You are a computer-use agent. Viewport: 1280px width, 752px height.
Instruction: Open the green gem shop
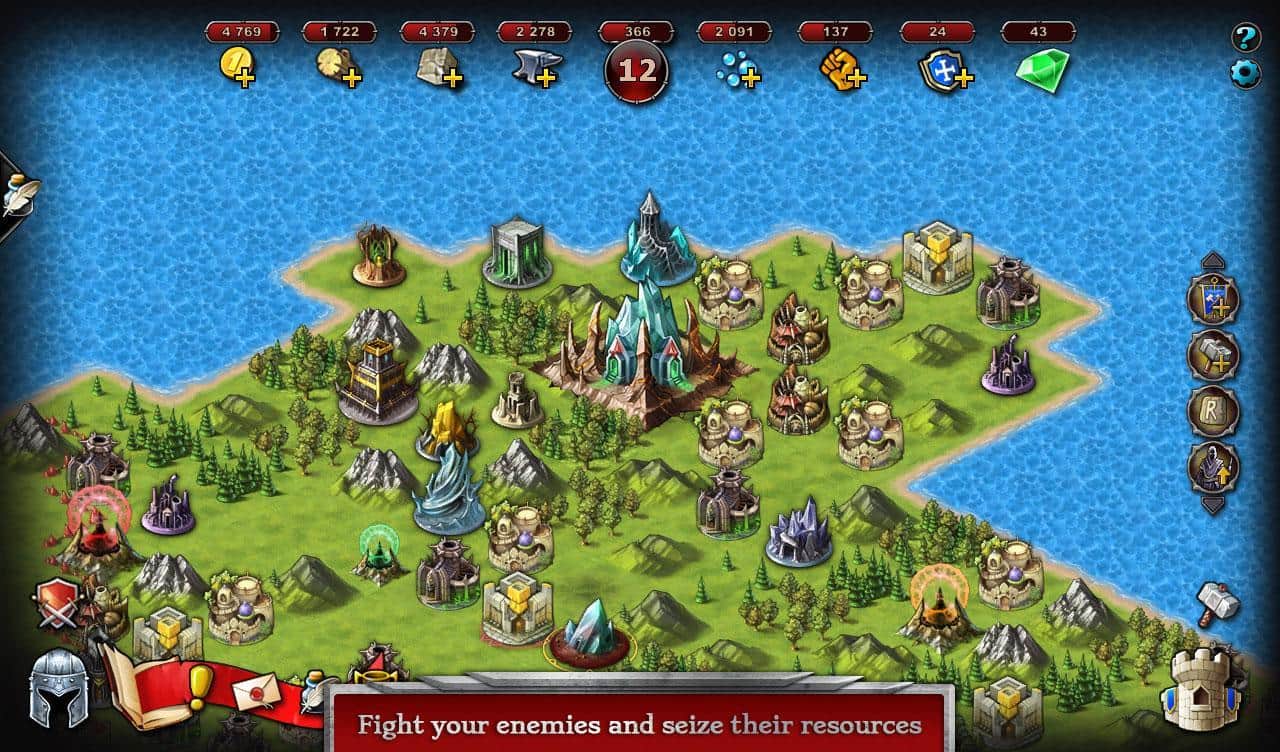point(1042,70)
